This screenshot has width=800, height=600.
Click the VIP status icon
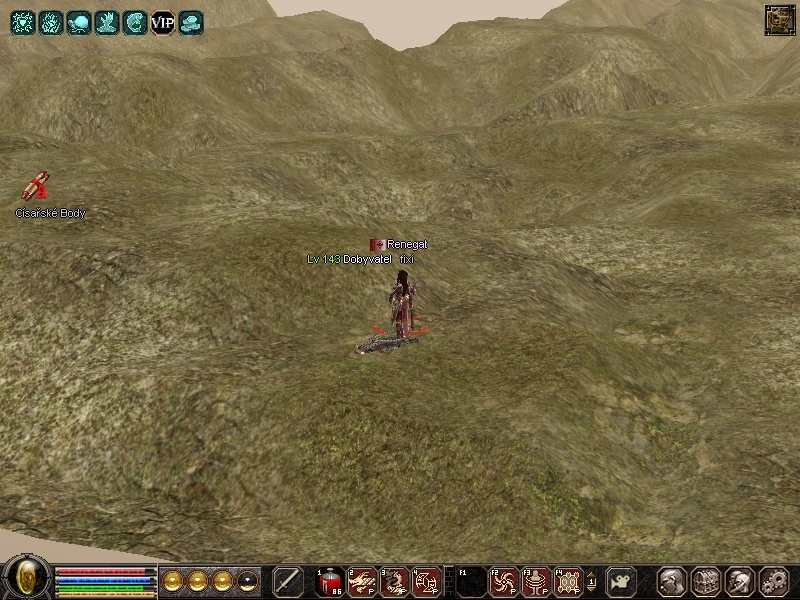163,22
